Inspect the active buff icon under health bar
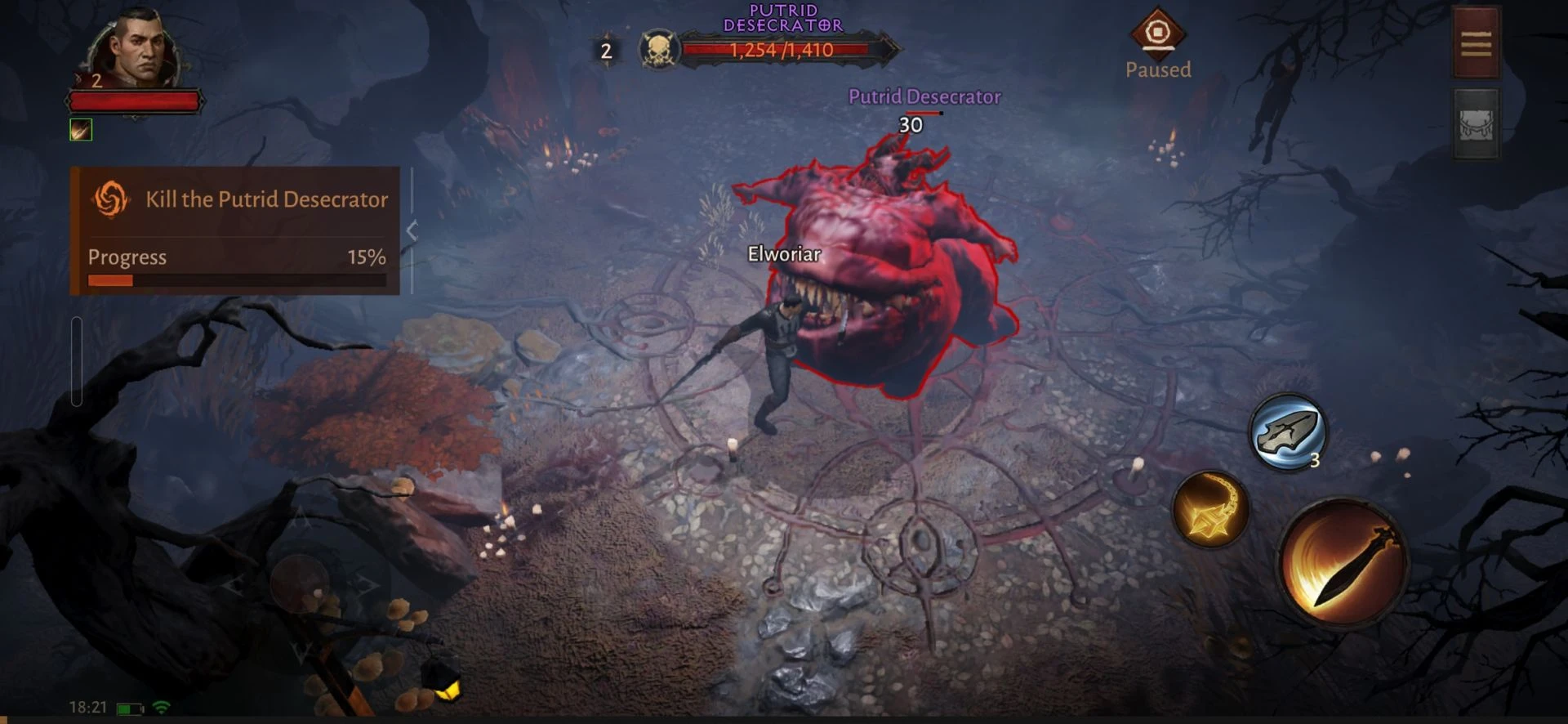This screenshot has height=724, width=1568. [x=81, y=130]
